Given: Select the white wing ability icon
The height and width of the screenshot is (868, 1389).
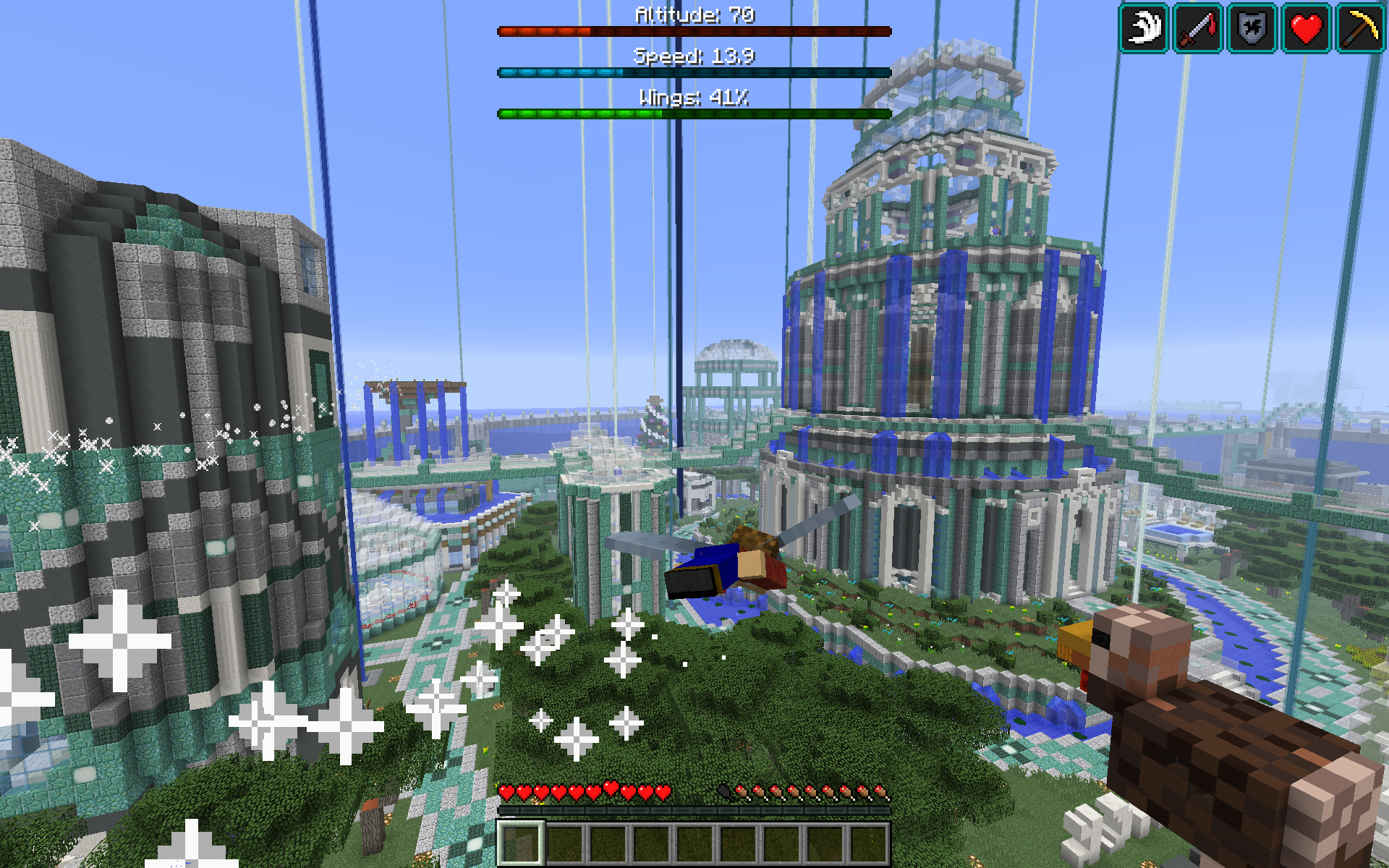Looking at the screenshot, I should pos(1144,28).
